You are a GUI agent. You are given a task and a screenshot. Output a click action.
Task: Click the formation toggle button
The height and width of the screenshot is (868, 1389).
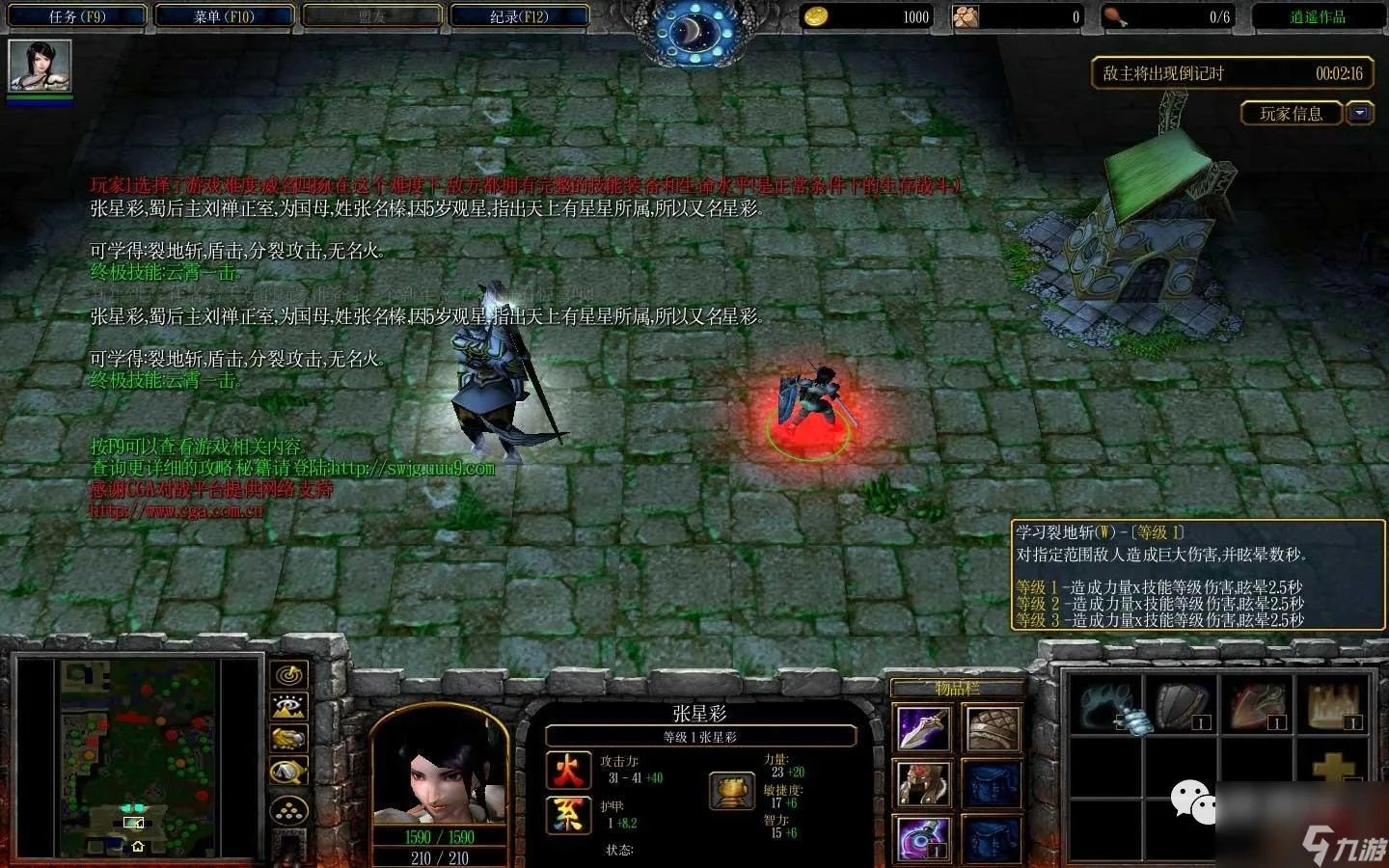(x=289, y=812)
